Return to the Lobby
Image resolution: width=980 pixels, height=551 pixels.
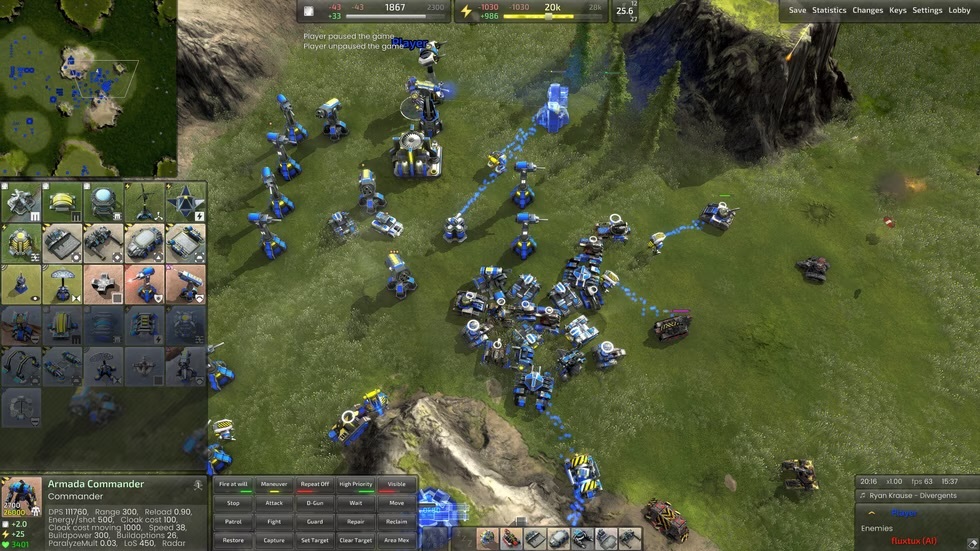(959, 10)
